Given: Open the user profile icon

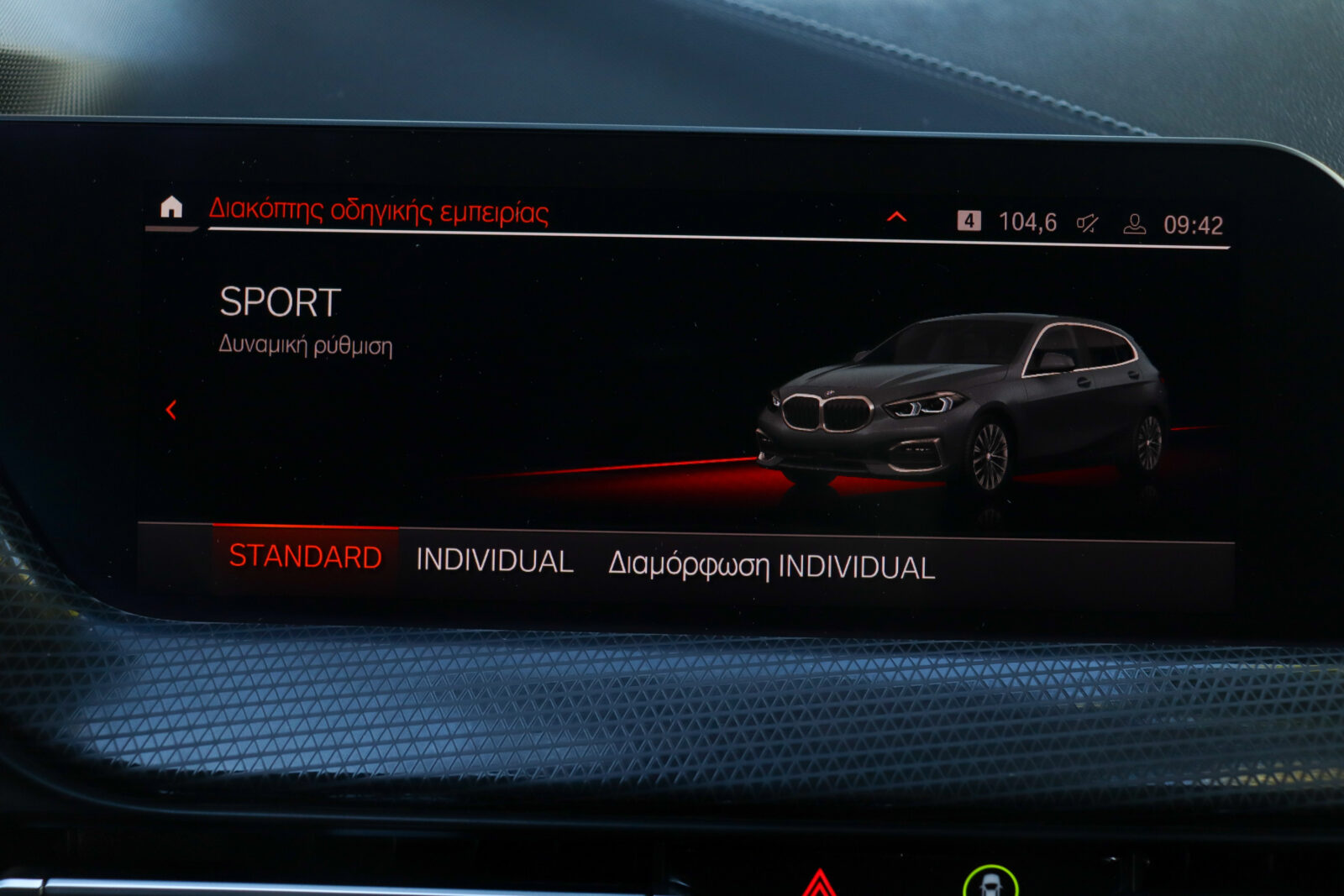Looking at the screenshot, I should pyautogui.click(x=1134, y=223).
